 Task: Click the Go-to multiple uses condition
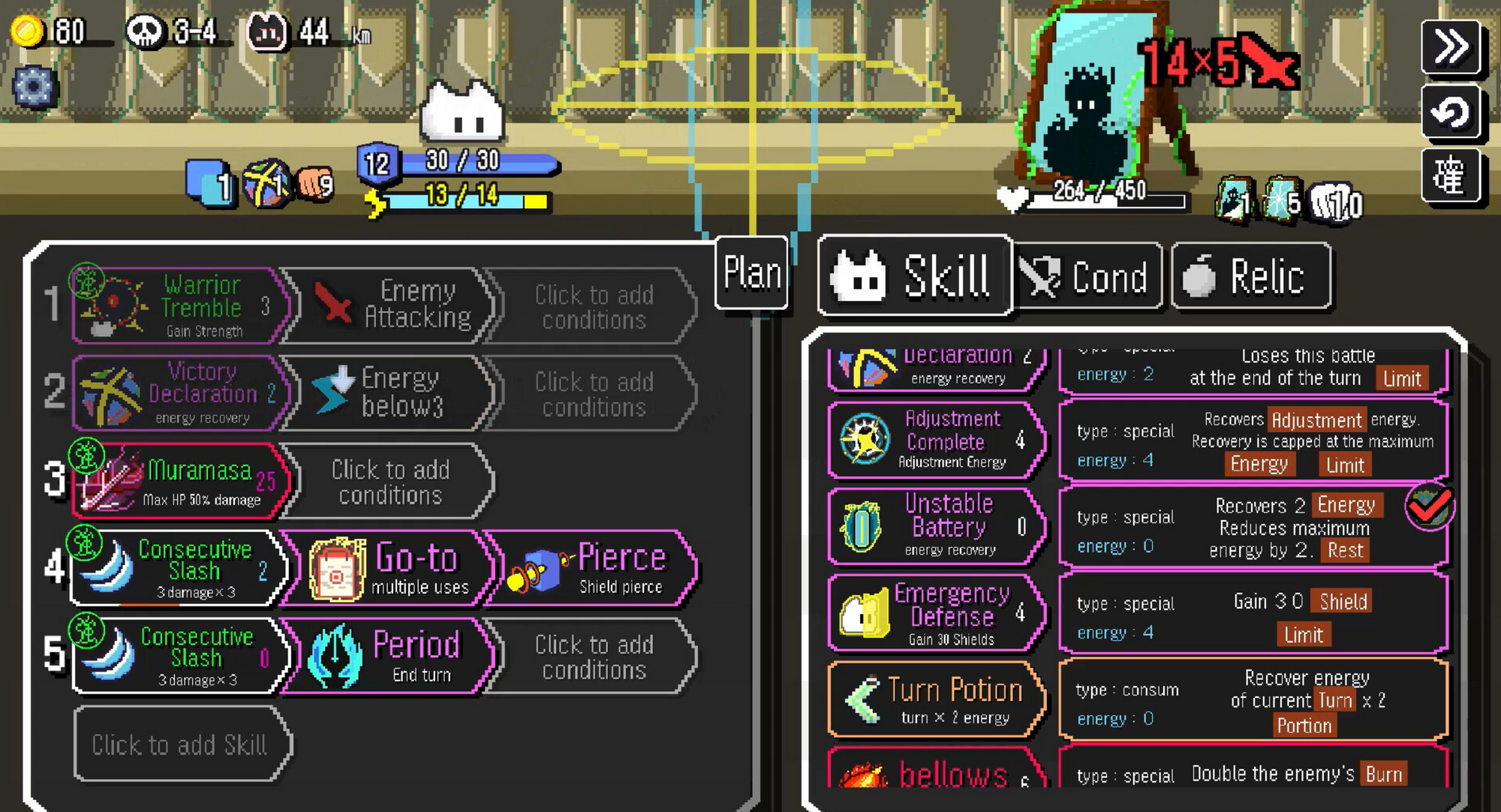(x=389, y=568)
